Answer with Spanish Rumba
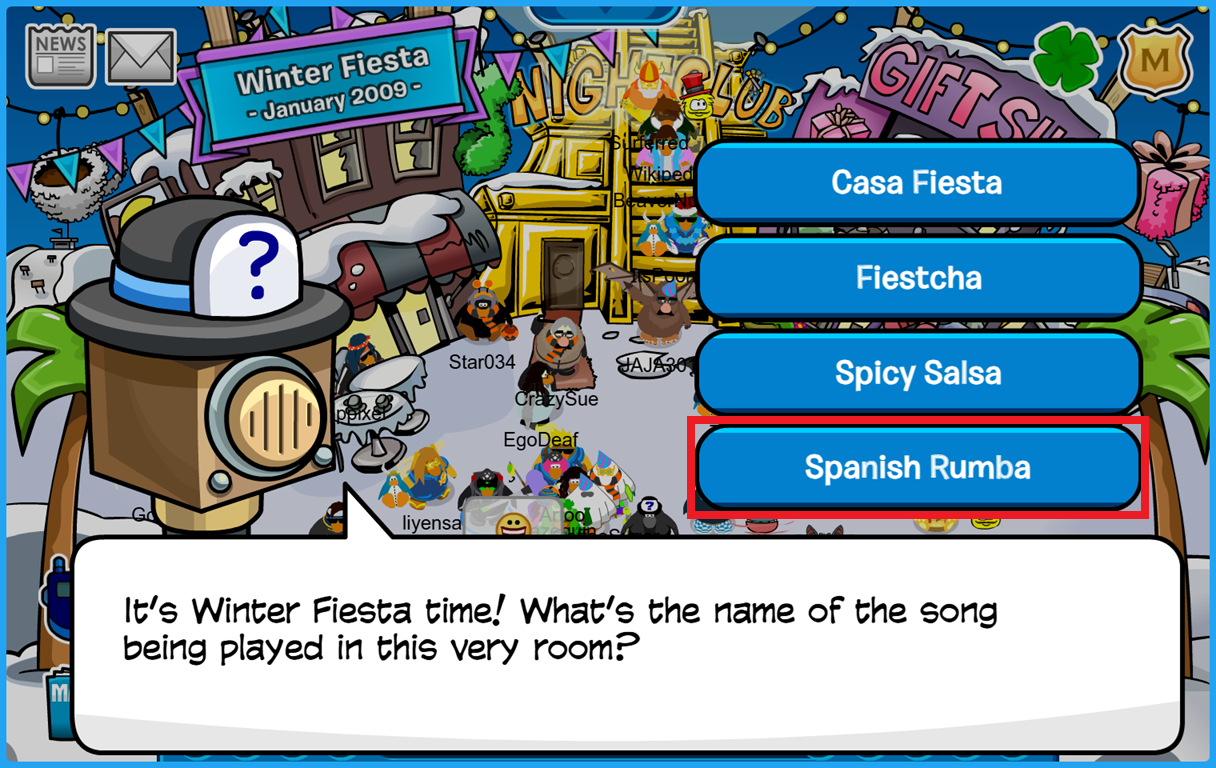 tap(917, 468)
